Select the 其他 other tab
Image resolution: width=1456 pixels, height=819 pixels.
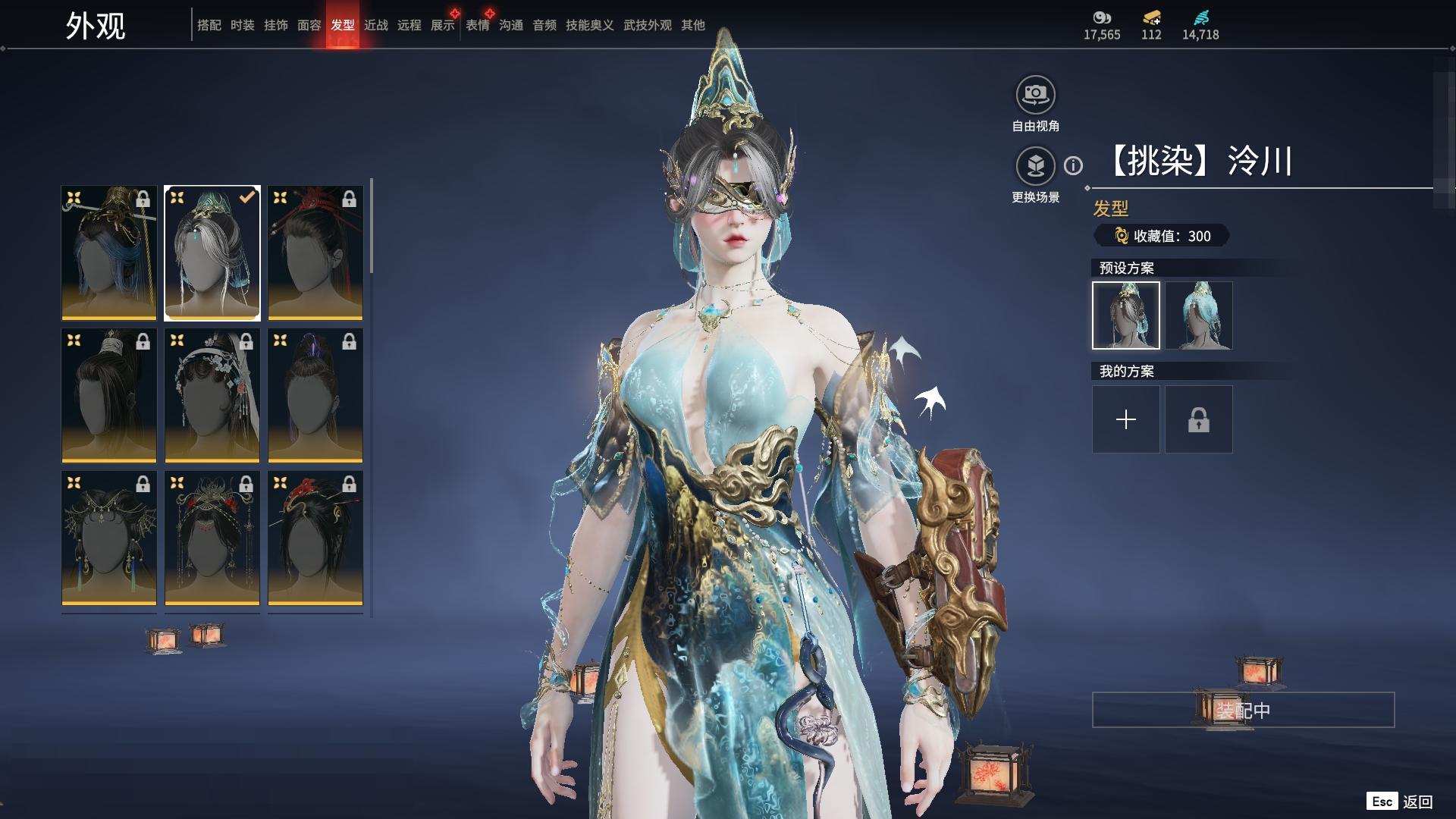pos(692,25)
